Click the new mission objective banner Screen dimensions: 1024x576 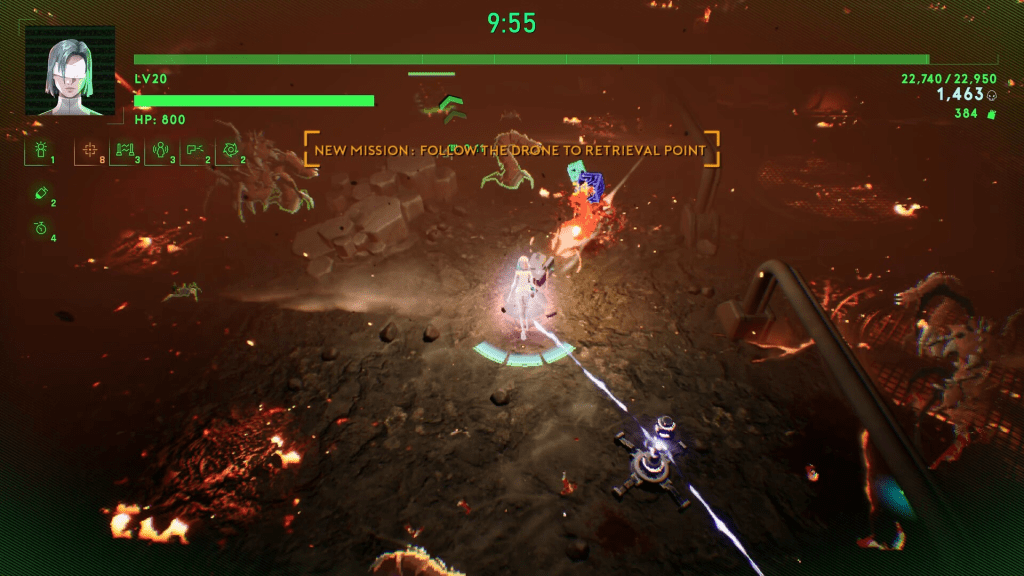tap(511, 150)
